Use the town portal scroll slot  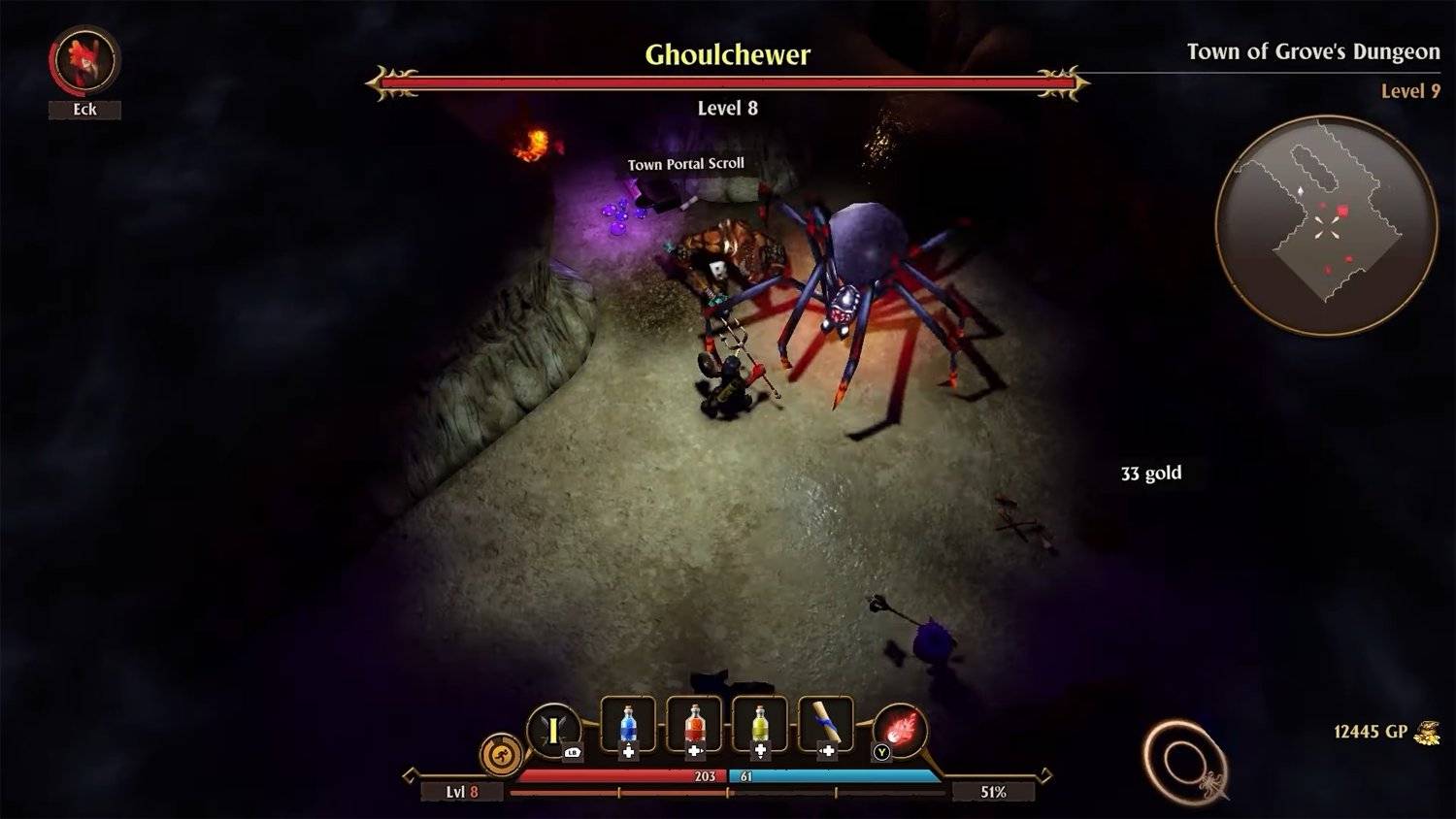pyautogui.click(x=826, y=726)
